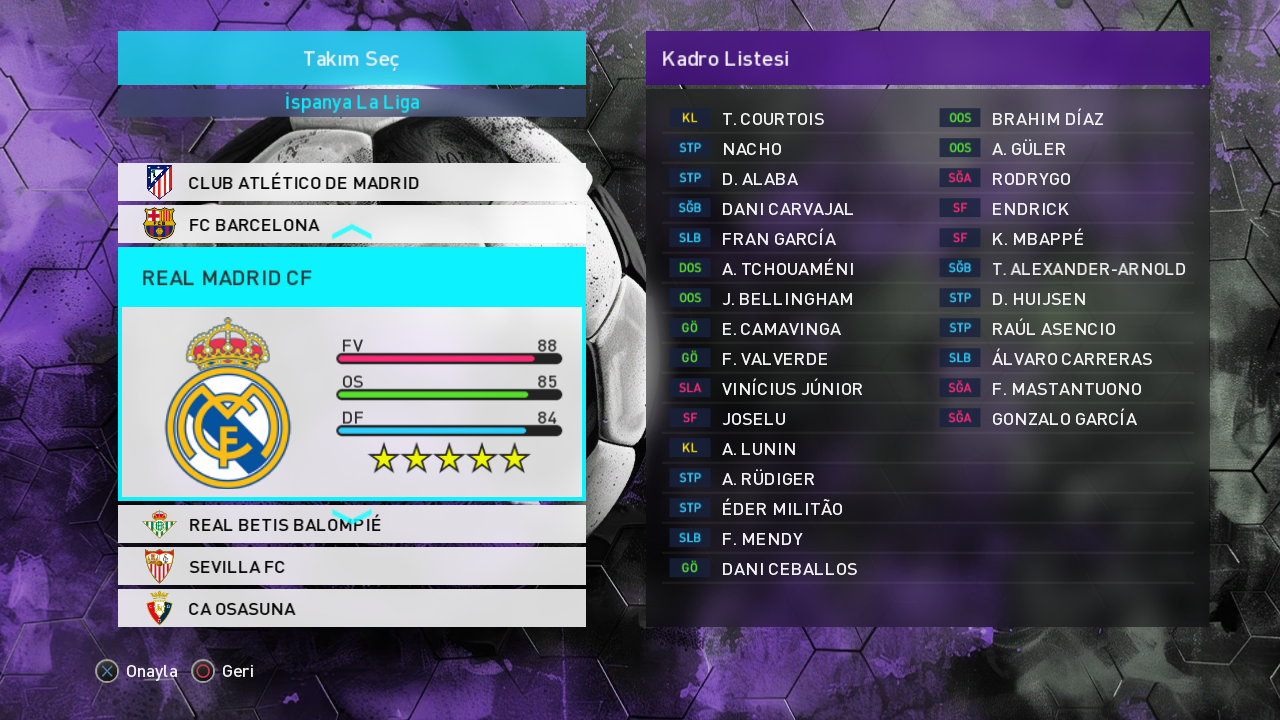Viewport: 1280px width, 720px height.
Task: Select Vinícius Júnior from the squad
Action: click(x=791, y=389)
